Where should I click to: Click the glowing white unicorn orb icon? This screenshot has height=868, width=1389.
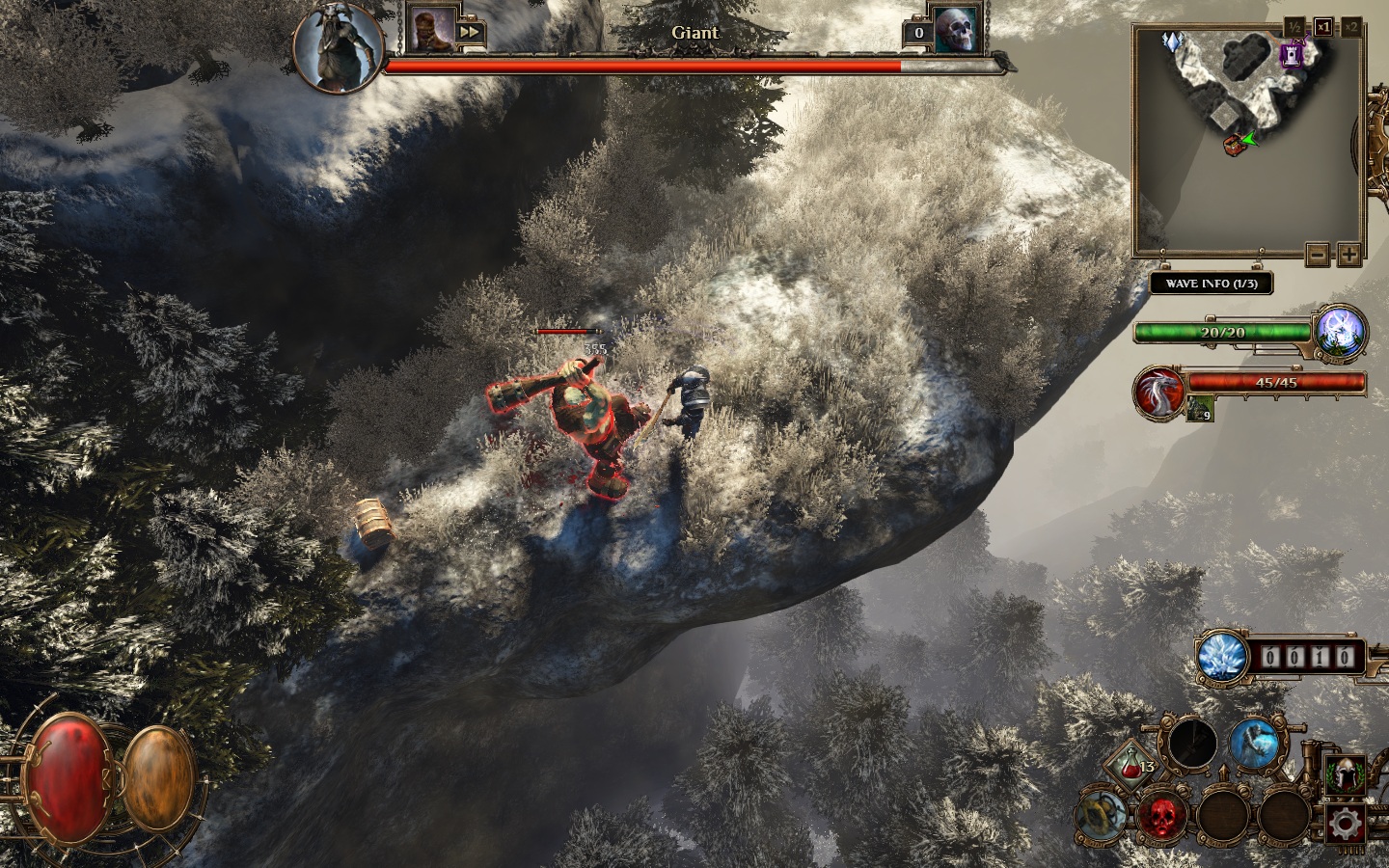click(1342, 330)
